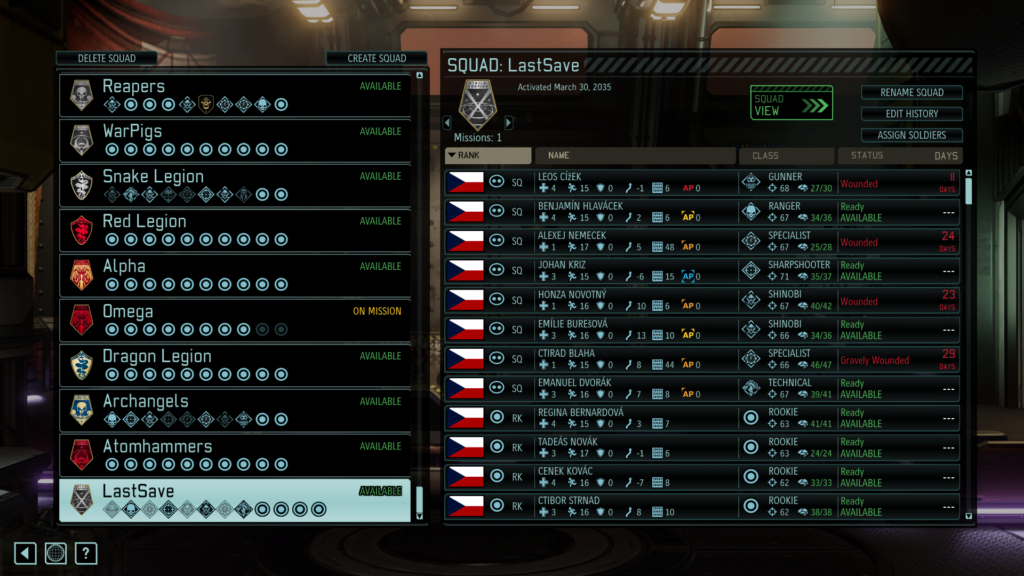Screen dimensions: 1024x576
Task: Select the Omega squad on mission
Action: click(235, 320)
